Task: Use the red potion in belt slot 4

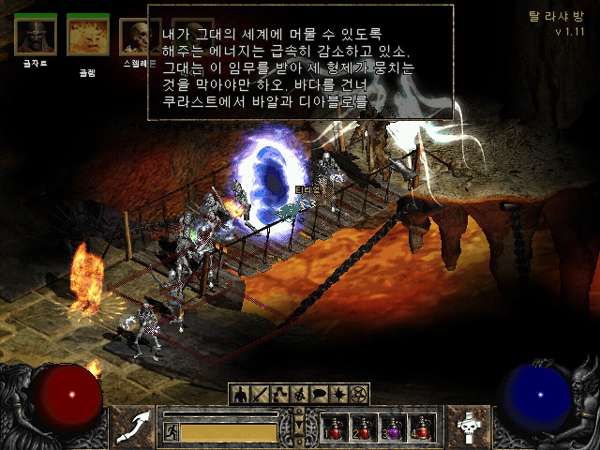Action: tap(422, 428)
